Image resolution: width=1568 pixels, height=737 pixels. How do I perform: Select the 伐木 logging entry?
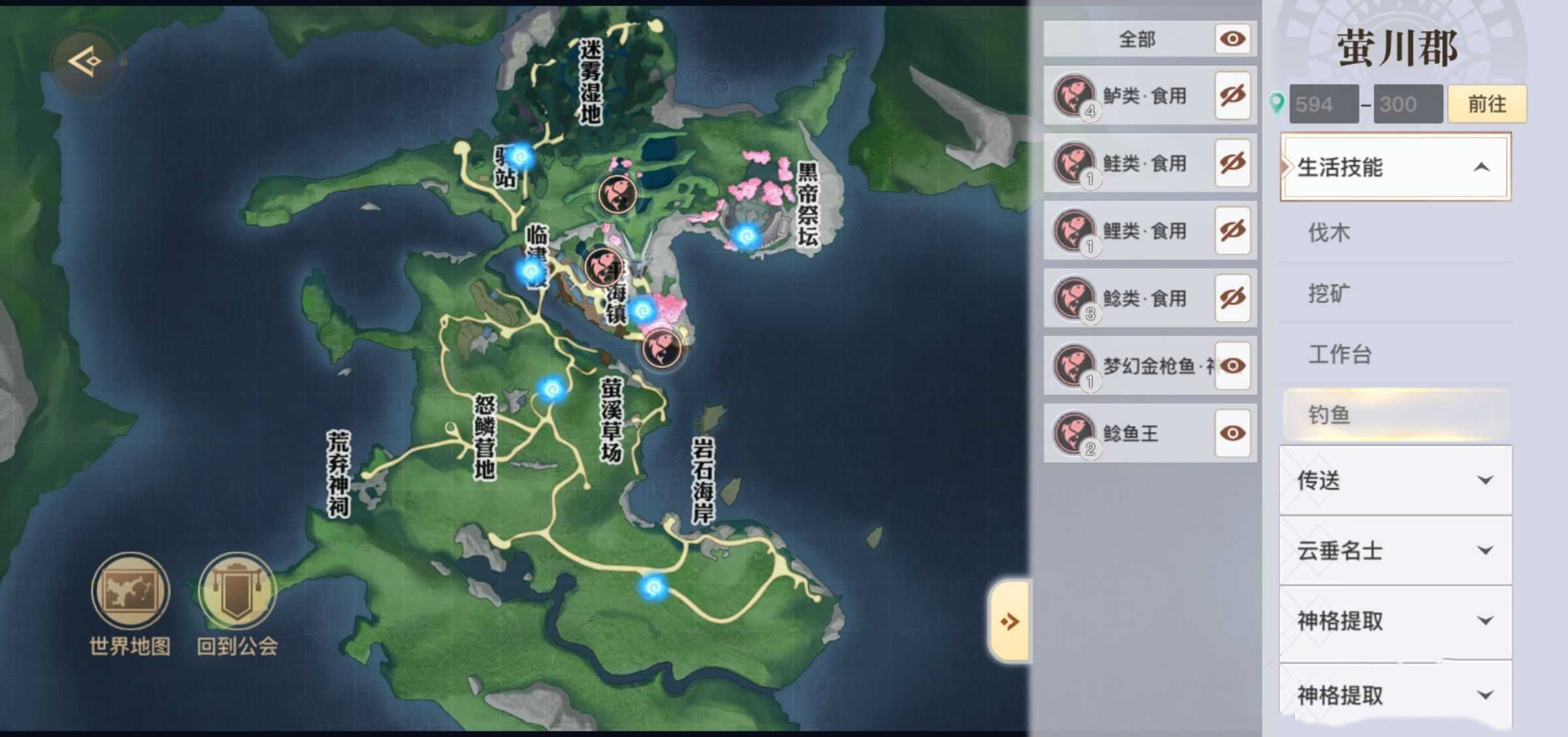tap(1330, 233)
